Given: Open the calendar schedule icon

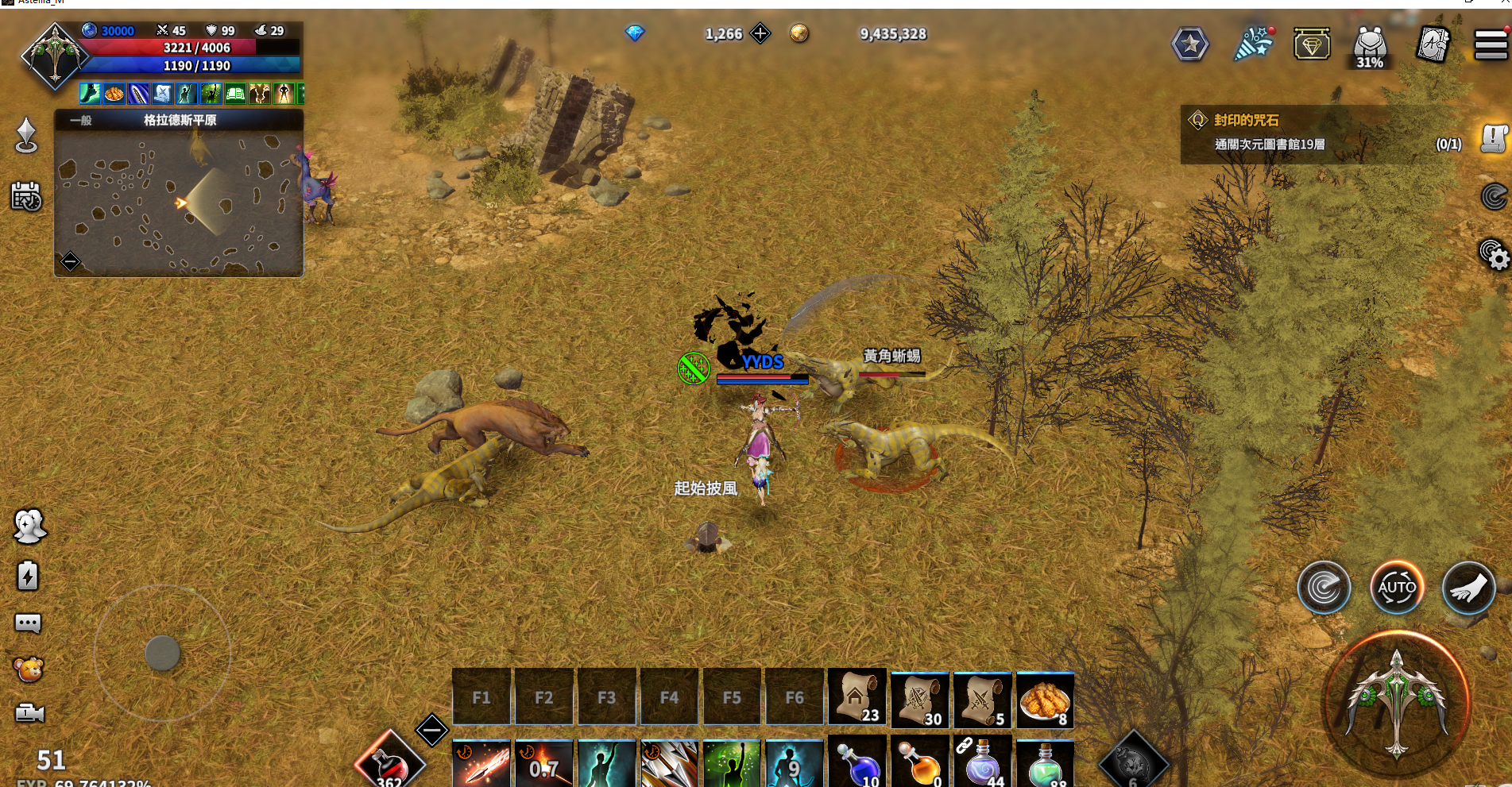Looking at the screenshot, I should (26, 196).
